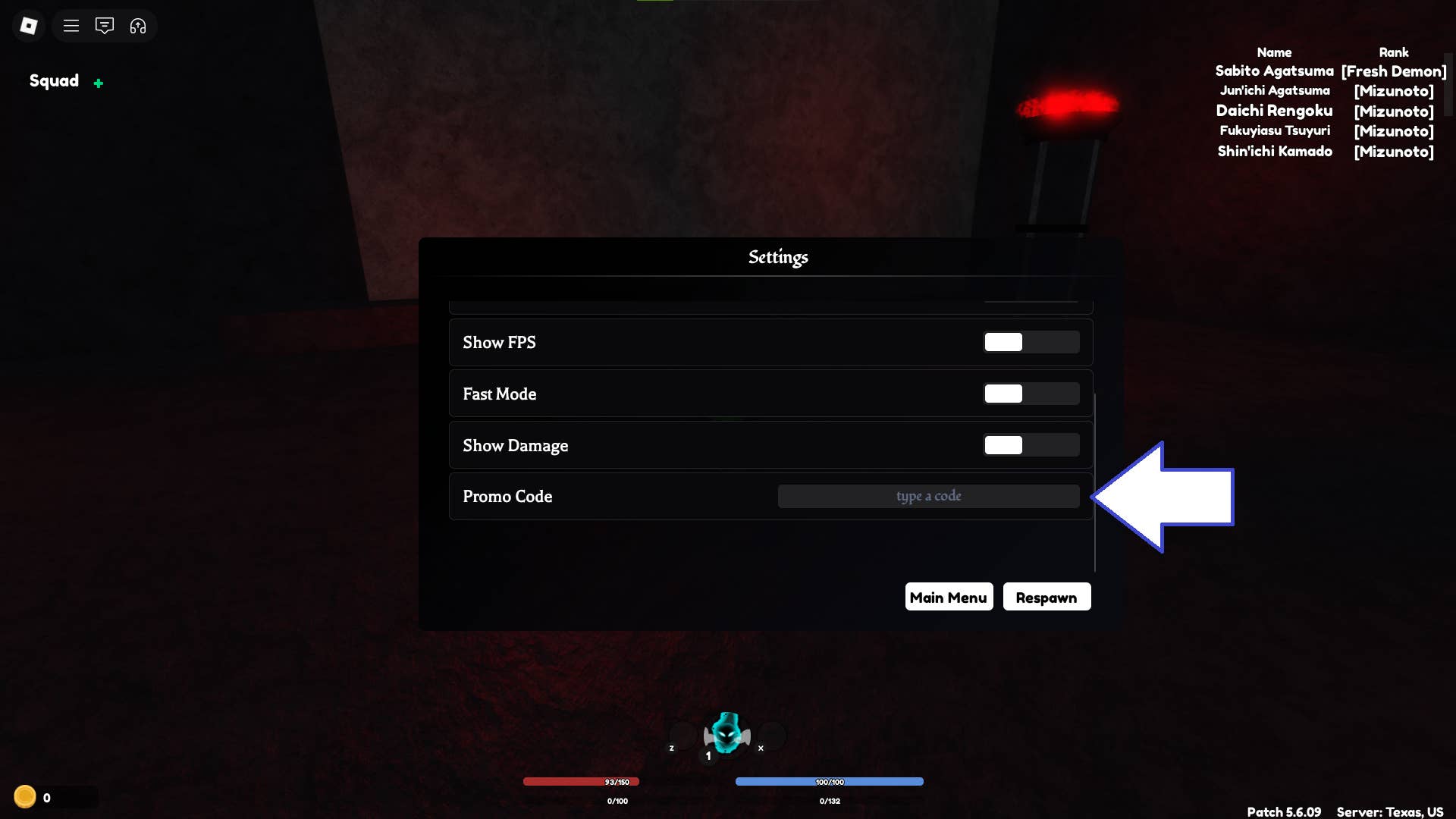The width and height of the screenshot is (1456, 819).
Task: Click the Settings panel title
Action: 778,257
